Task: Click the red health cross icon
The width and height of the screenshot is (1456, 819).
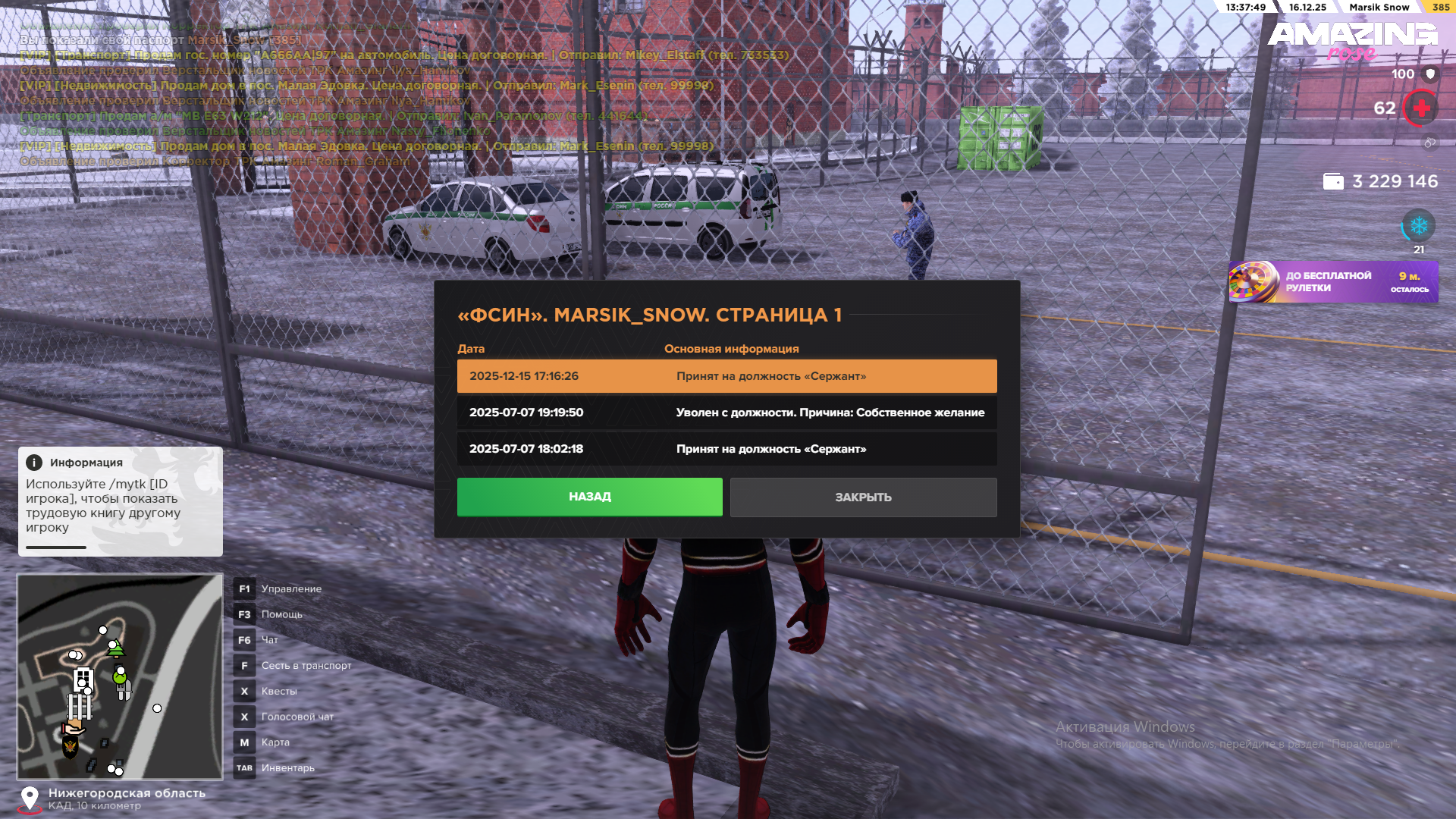Action: [1421, 108]
